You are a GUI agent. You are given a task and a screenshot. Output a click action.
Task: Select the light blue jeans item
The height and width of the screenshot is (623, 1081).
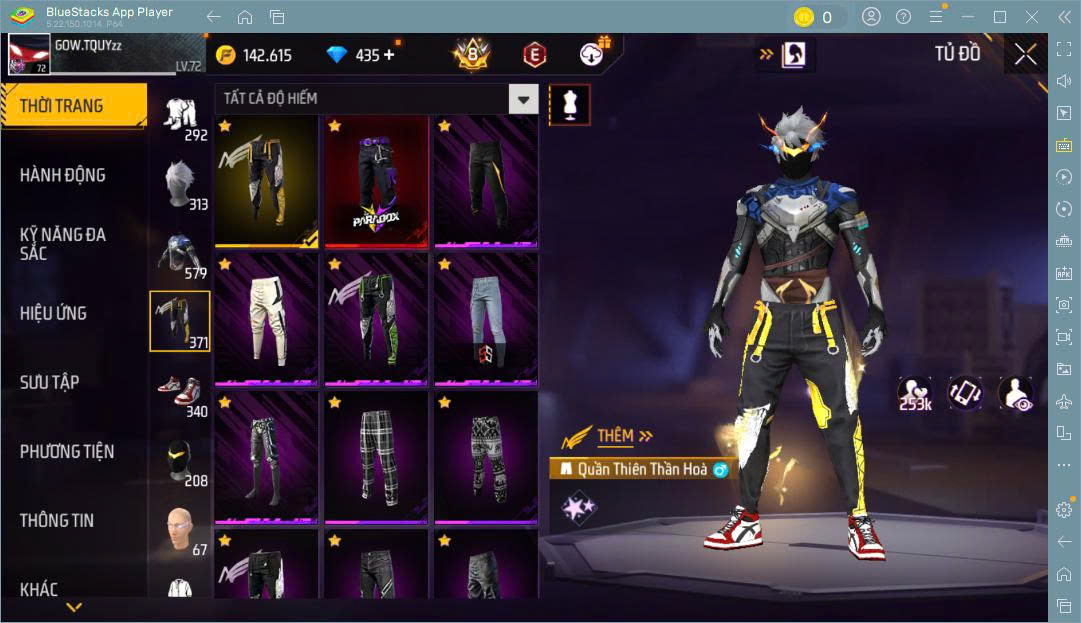487,319
